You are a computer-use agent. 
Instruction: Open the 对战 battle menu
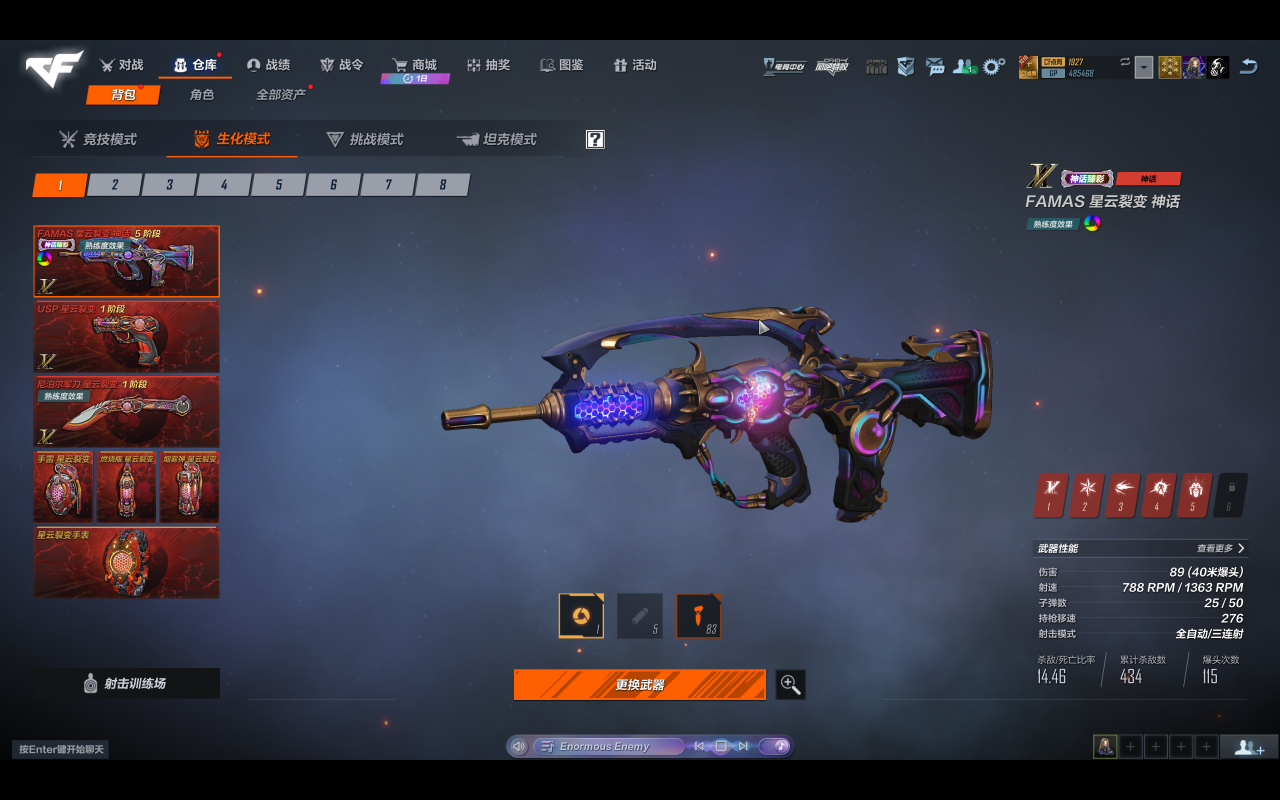click(x=122, y=65)
